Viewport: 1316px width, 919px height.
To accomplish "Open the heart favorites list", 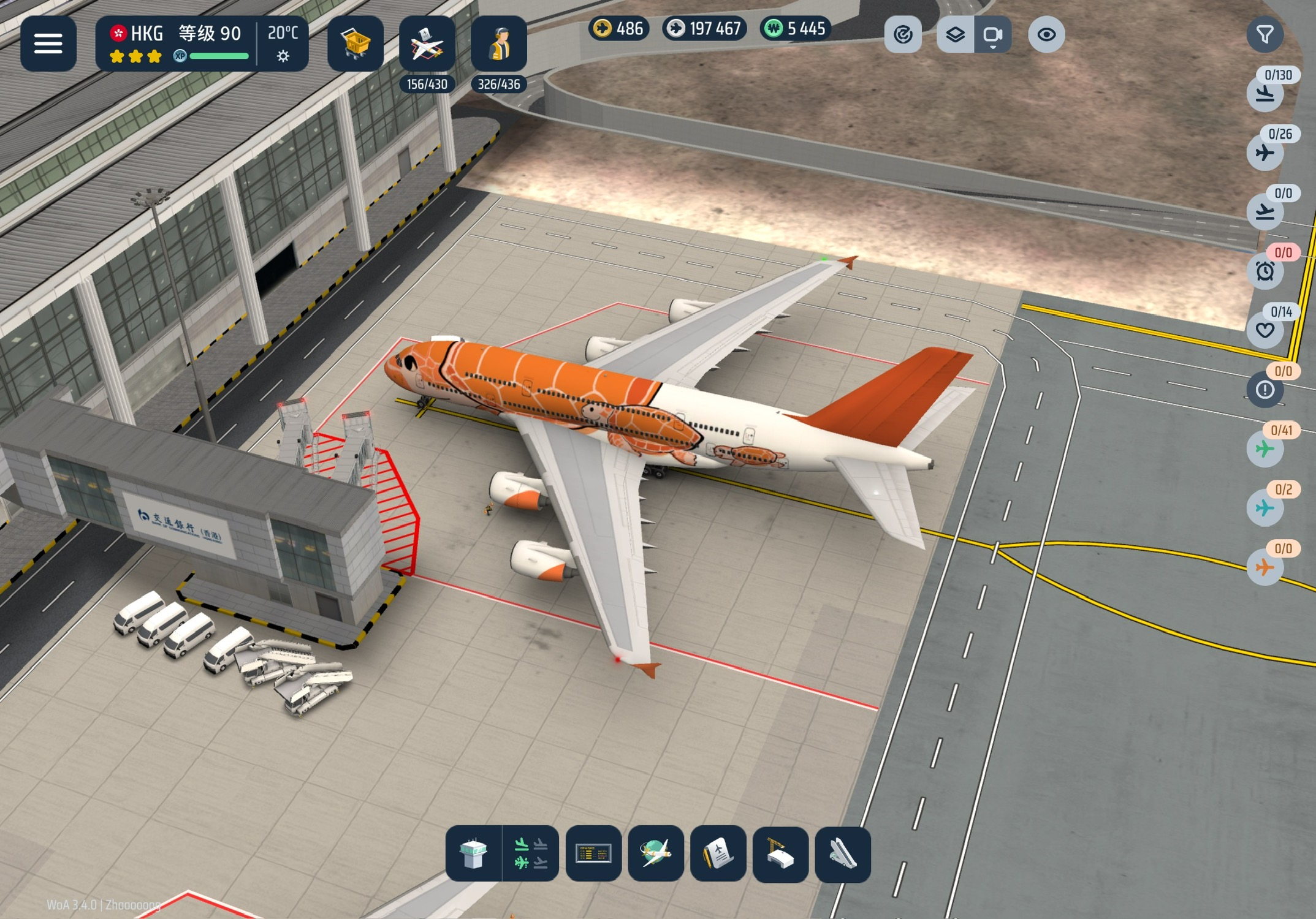I will [x=1265, y=330].
